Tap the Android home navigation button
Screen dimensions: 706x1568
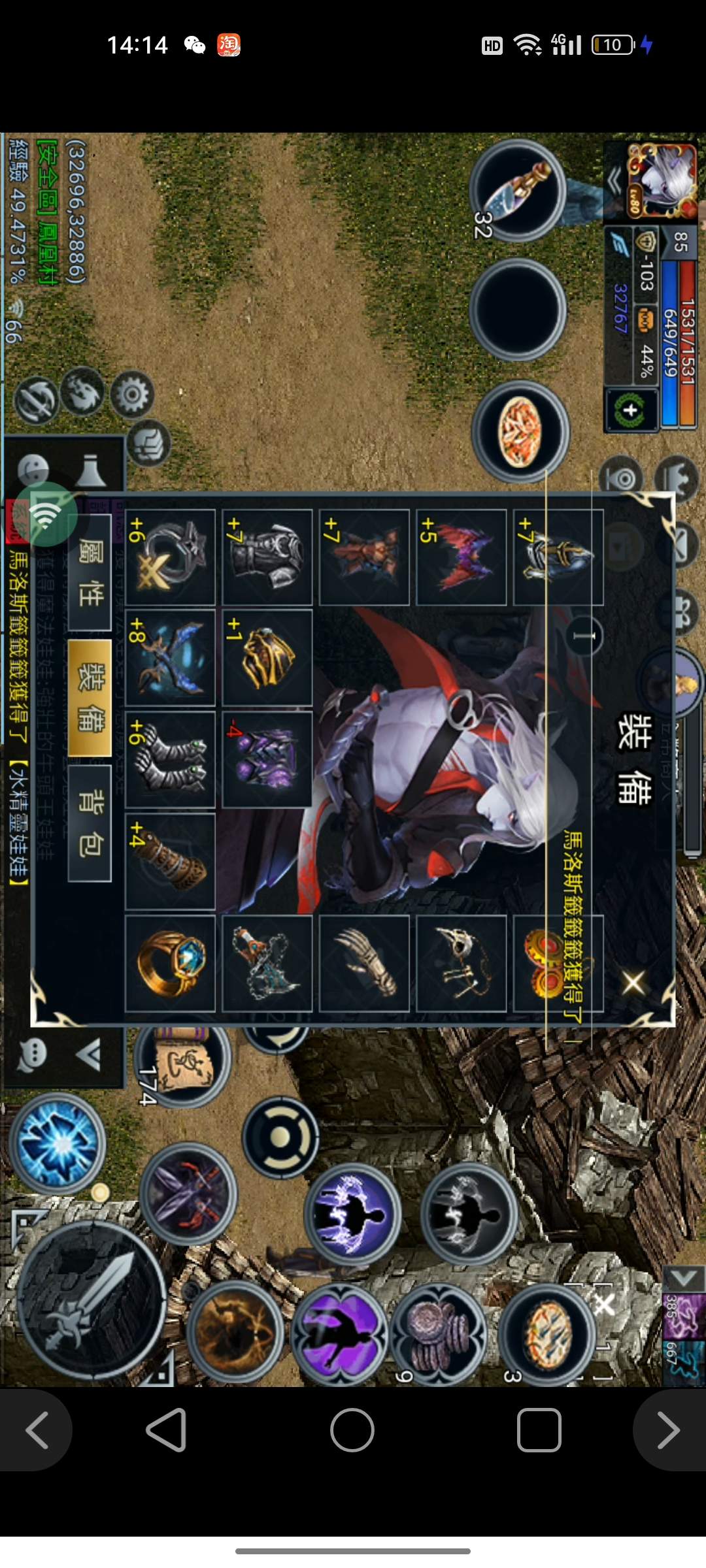pos(352,1430)
